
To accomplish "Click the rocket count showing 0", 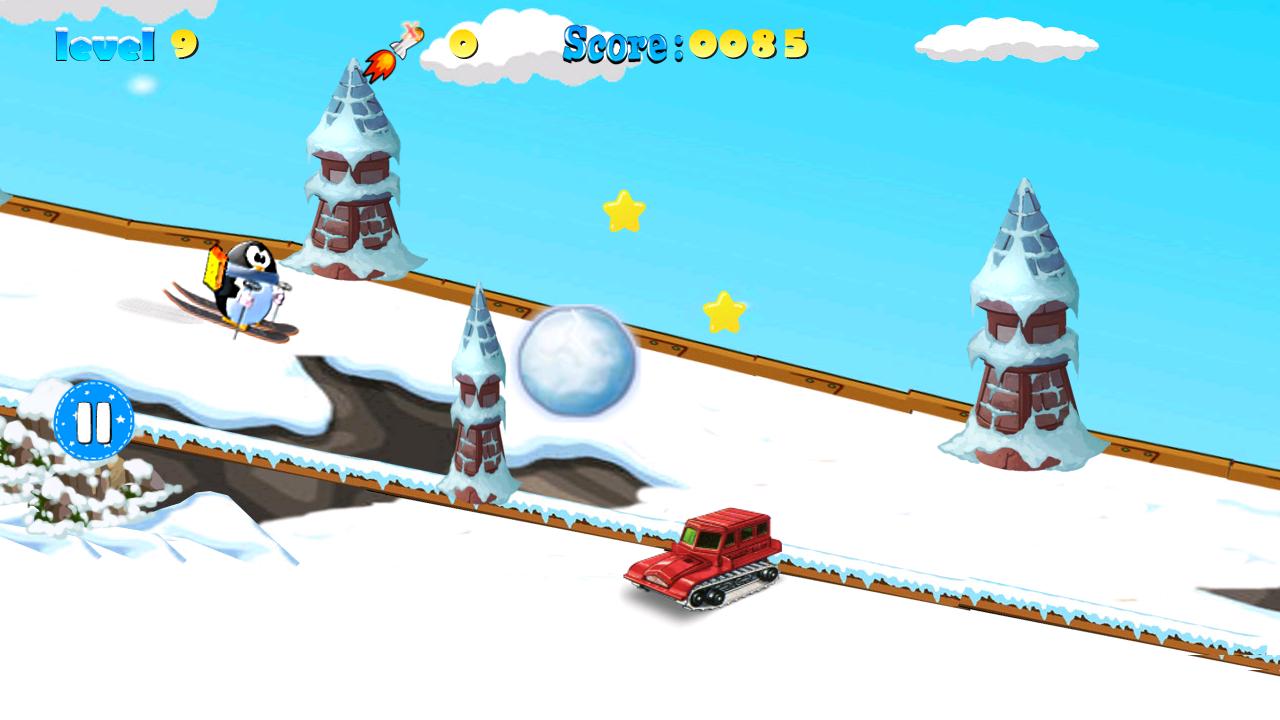I will pyautogui.click(x=462, y=44).
